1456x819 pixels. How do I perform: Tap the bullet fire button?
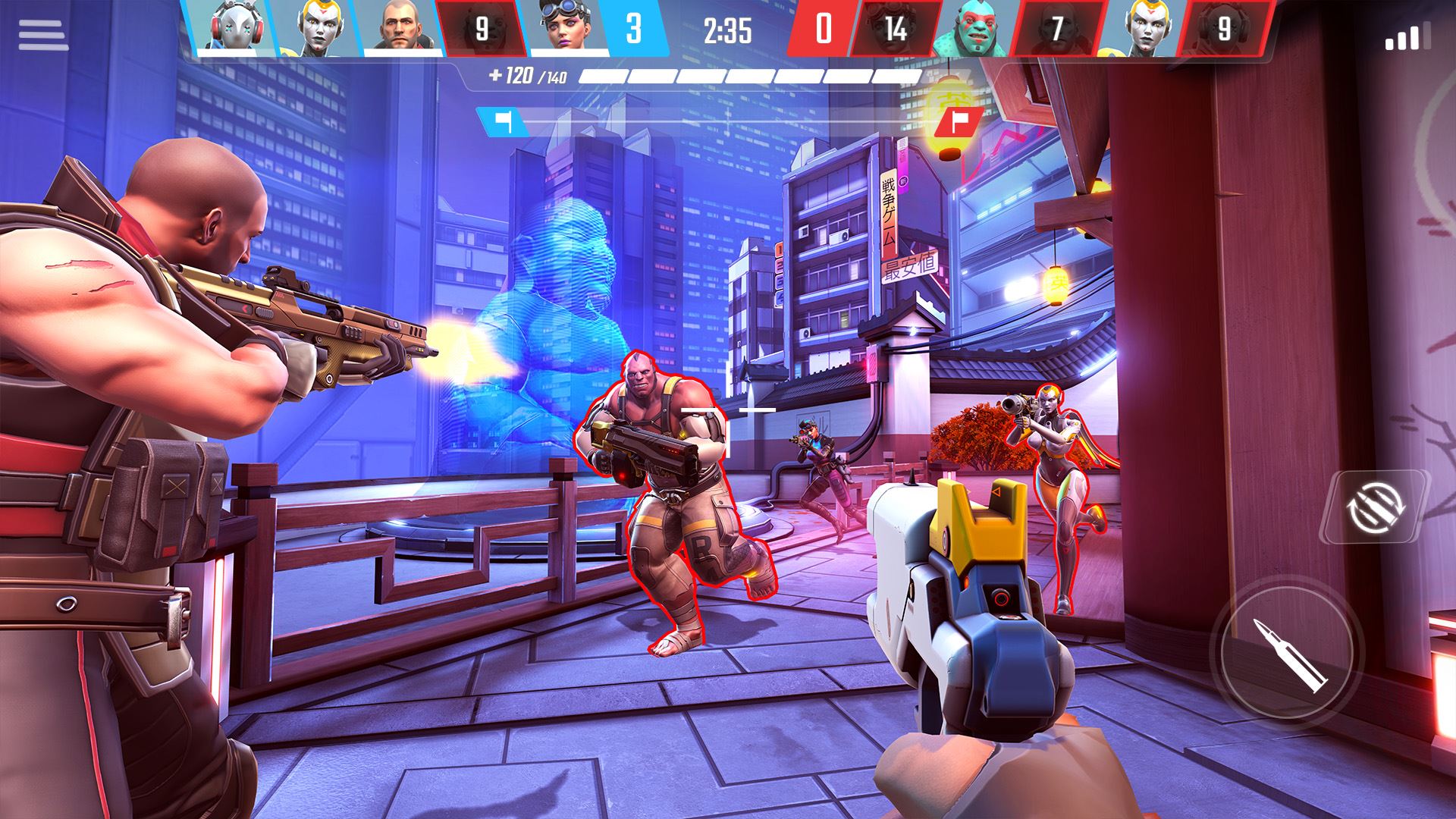click(x=1288, y=654)
